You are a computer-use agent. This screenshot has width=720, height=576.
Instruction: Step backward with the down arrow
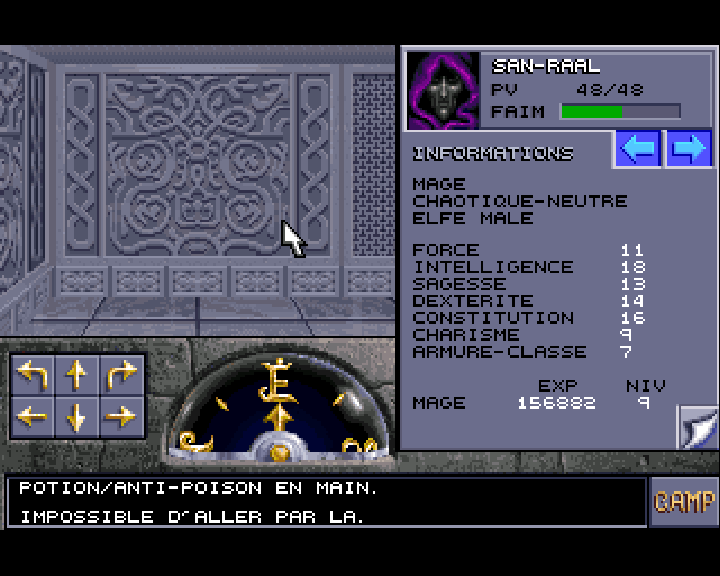(77, 416)
